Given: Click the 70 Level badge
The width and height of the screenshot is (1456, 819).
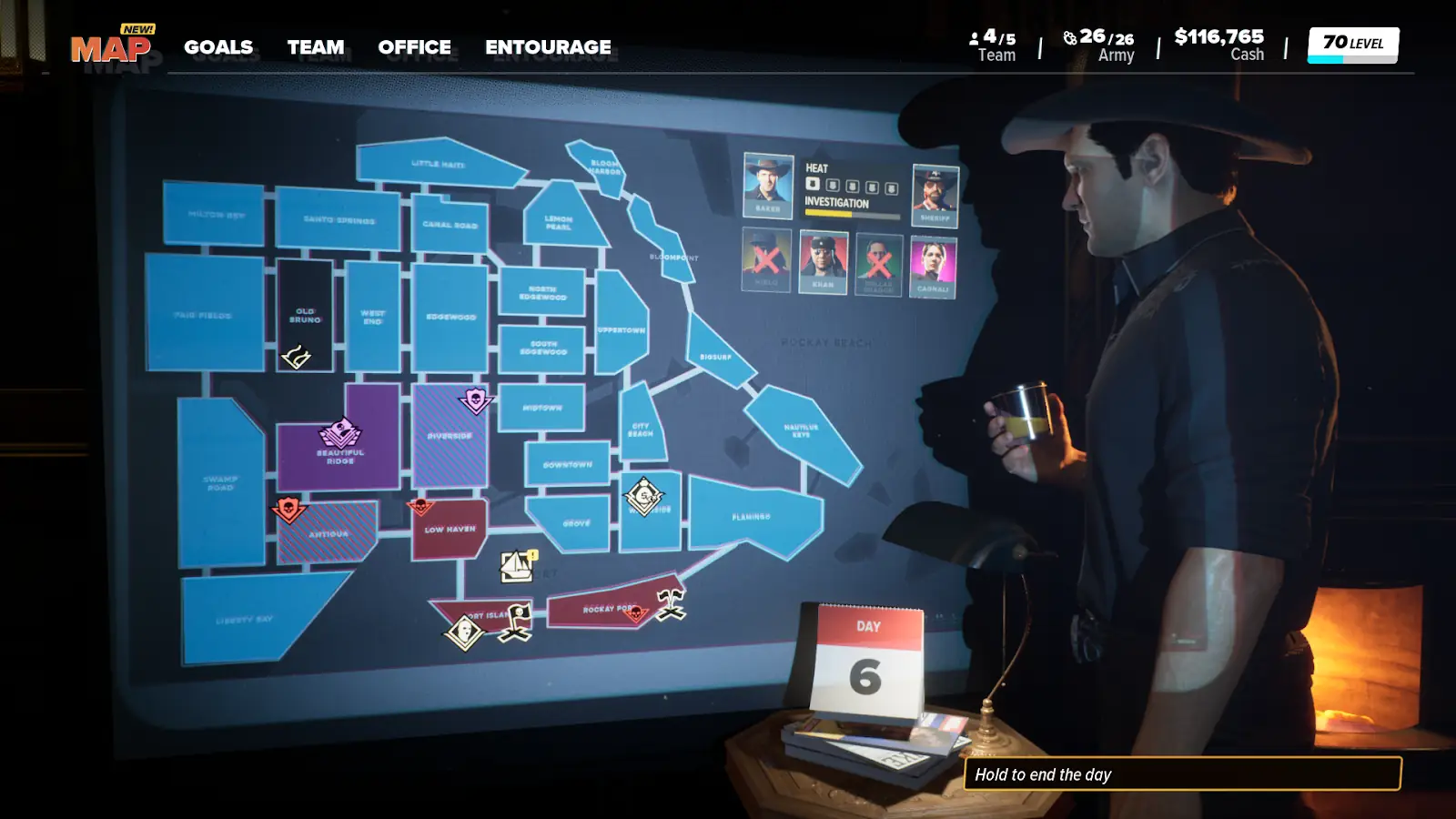Looking at the screenshot, I should (1352, 45).
